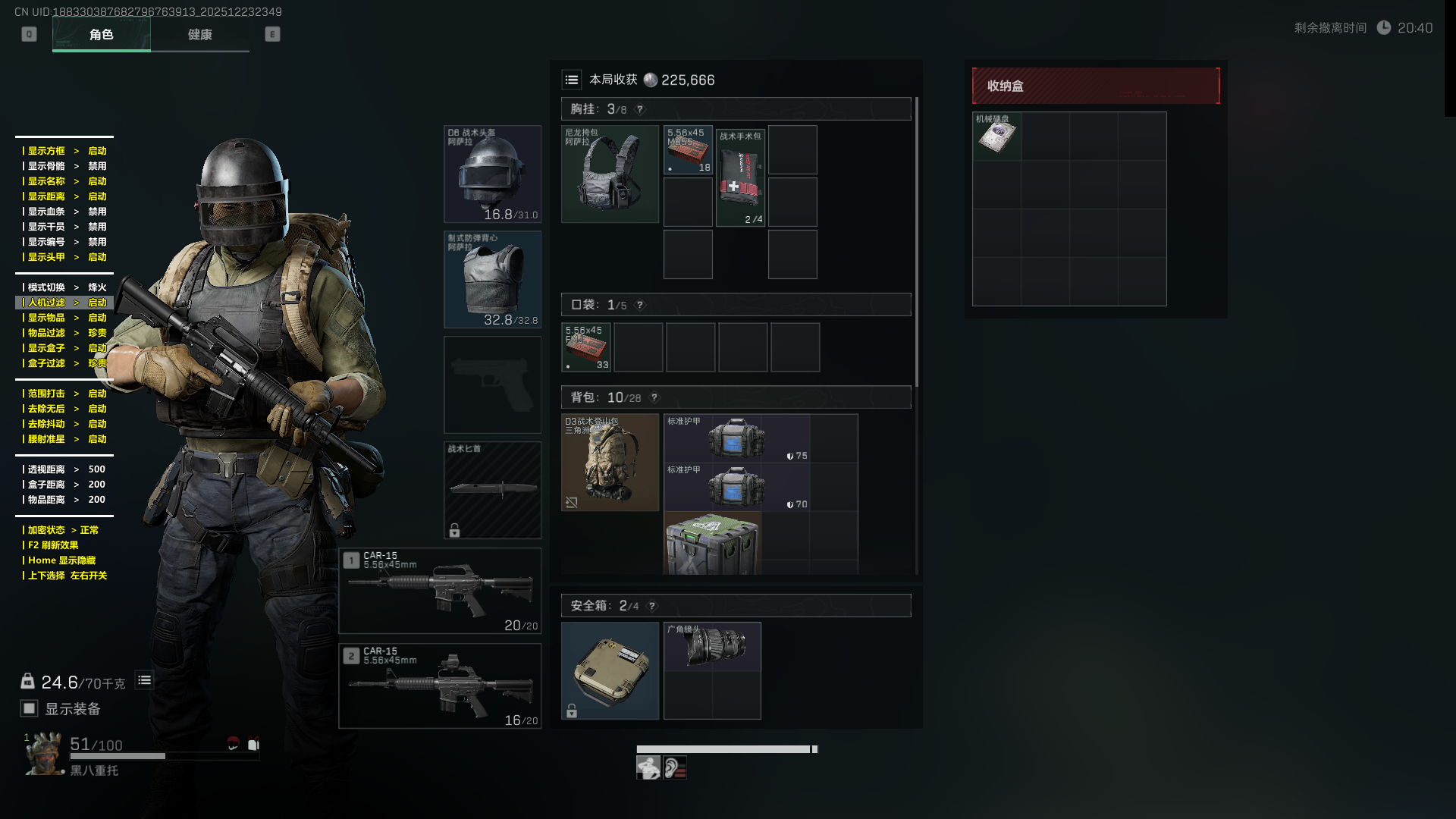Select the D6 tactical helmet slot
Image resolution: width=1456 pixels, height=819 pixels.
pyautogui.click(x=492, y=174)
